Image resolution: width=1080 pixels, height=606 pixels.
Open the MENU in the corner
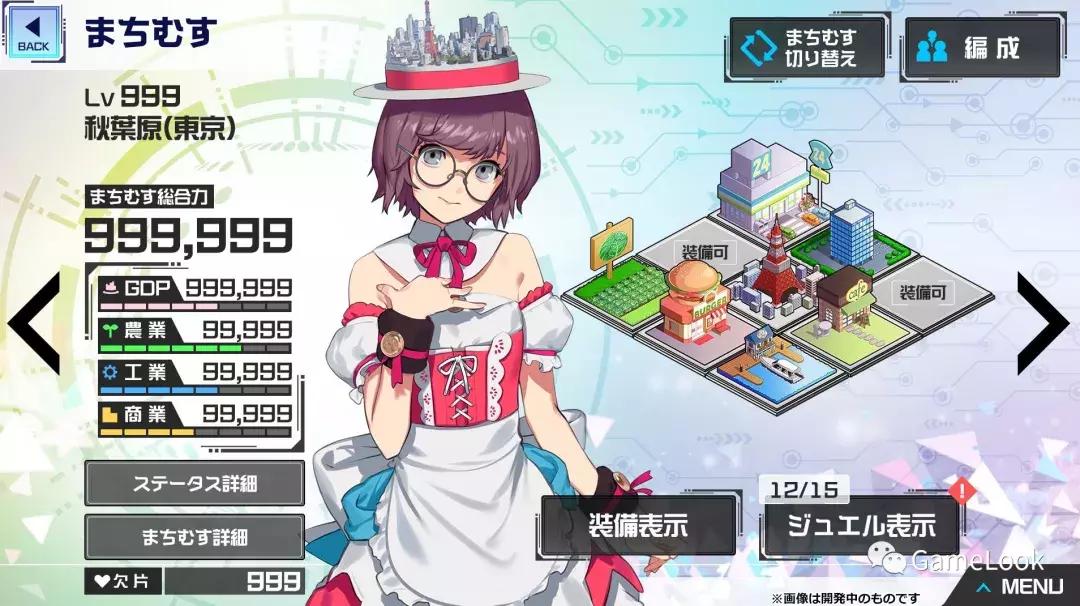point(1020,587)
